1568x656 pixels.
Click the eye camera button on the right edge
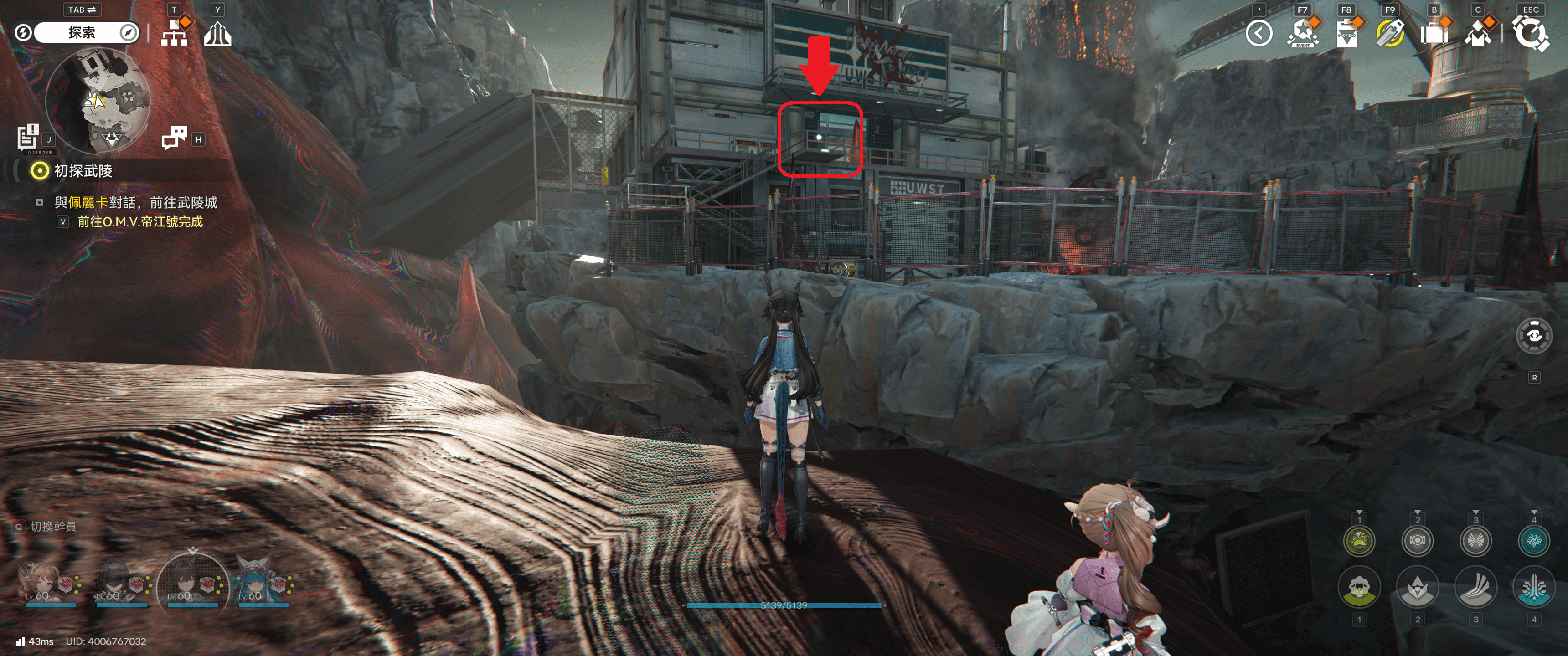coord(1533,336)
